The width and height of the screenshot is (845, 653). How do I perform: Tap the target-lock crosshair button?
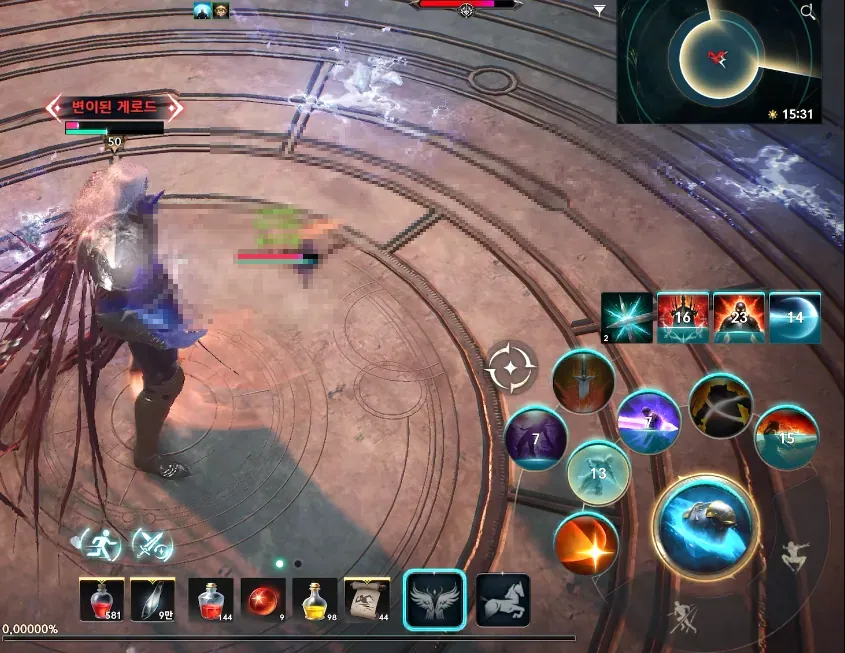[511, 370]
